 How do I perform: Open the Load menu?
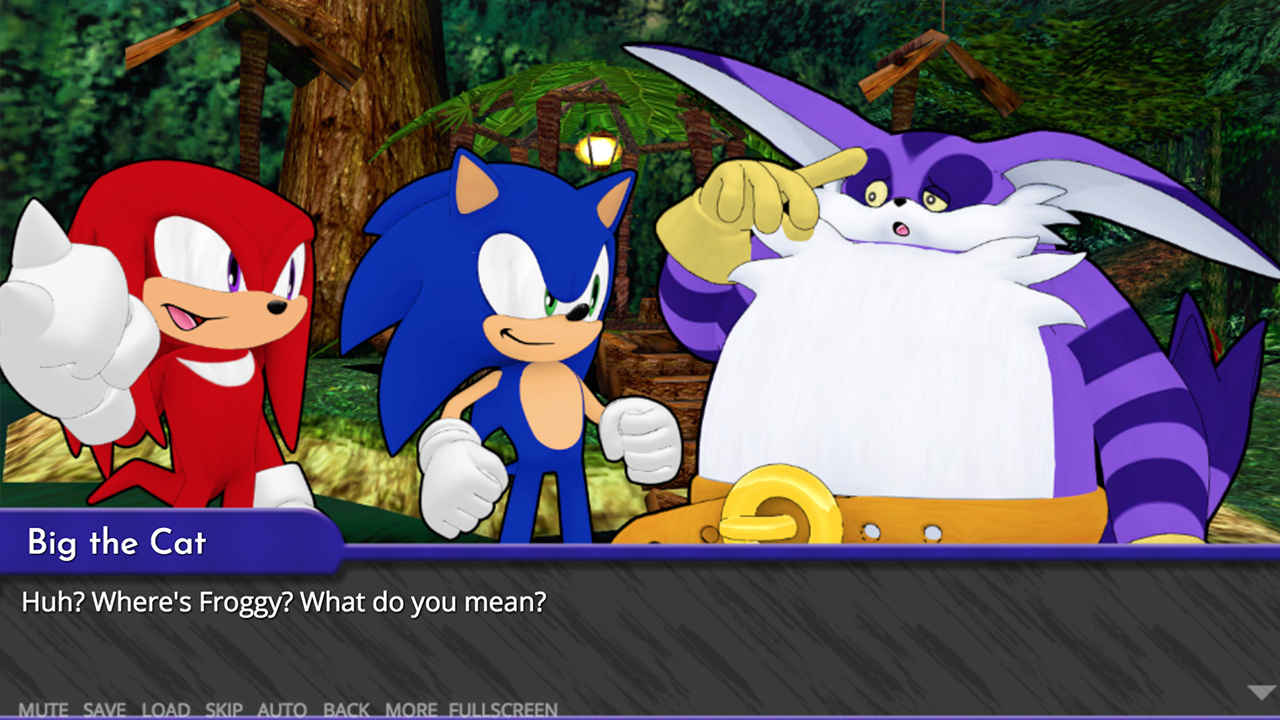click(x=166, y=710)
